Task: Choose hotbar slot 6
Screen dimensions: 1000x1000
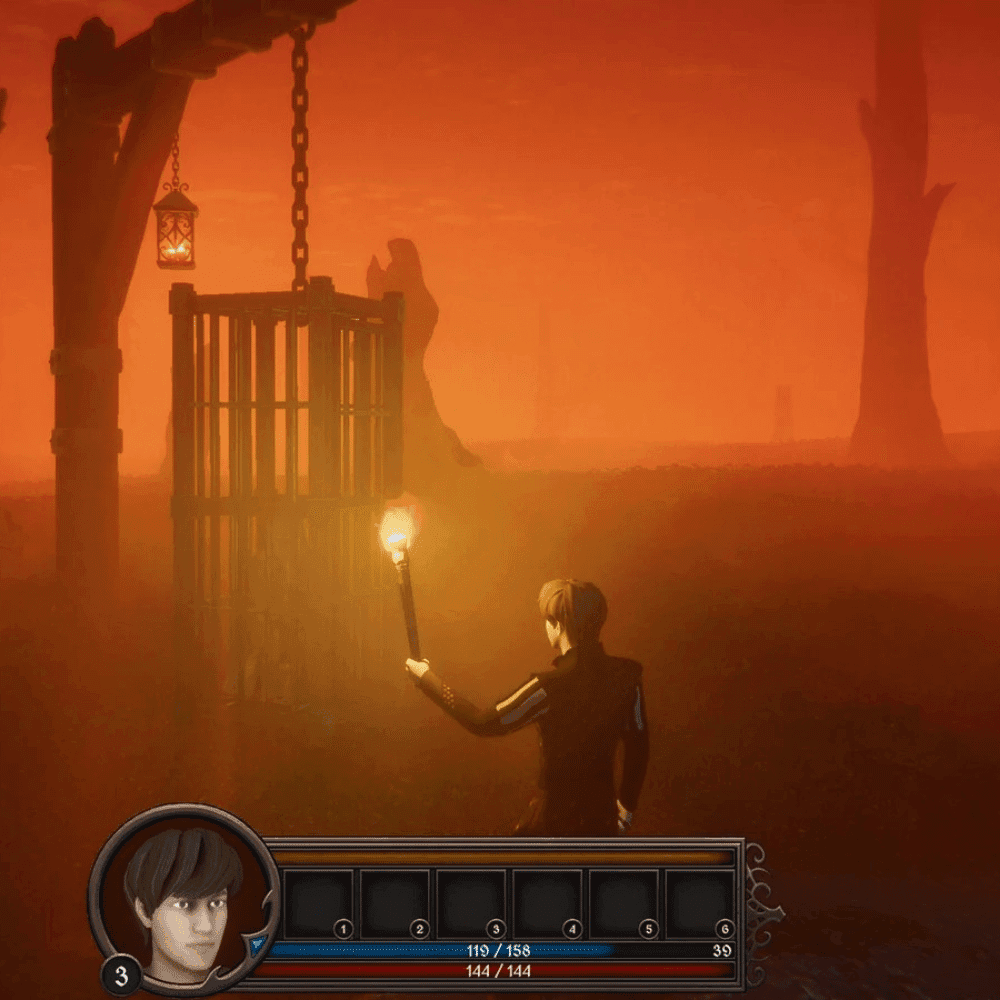Action: pyautogui.click(x=699, y=904)
